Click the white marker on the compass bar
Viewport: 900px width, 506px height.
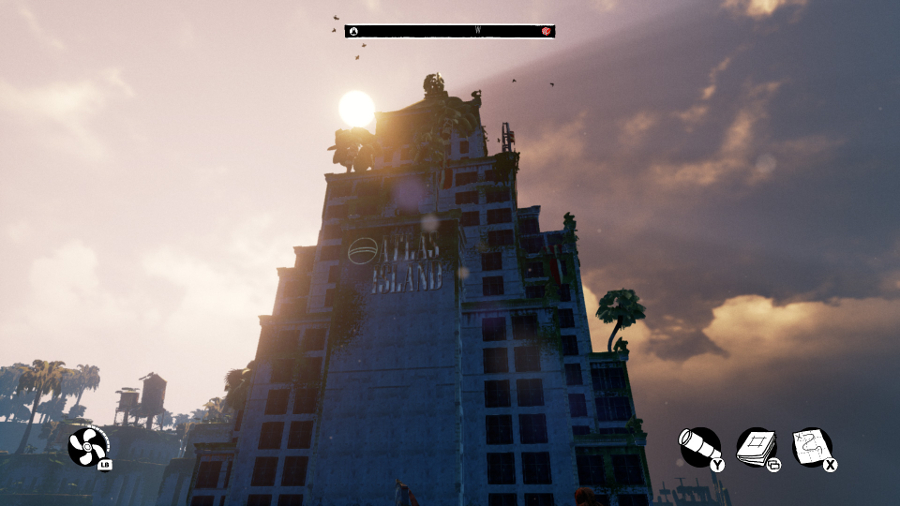click(354, 31)
